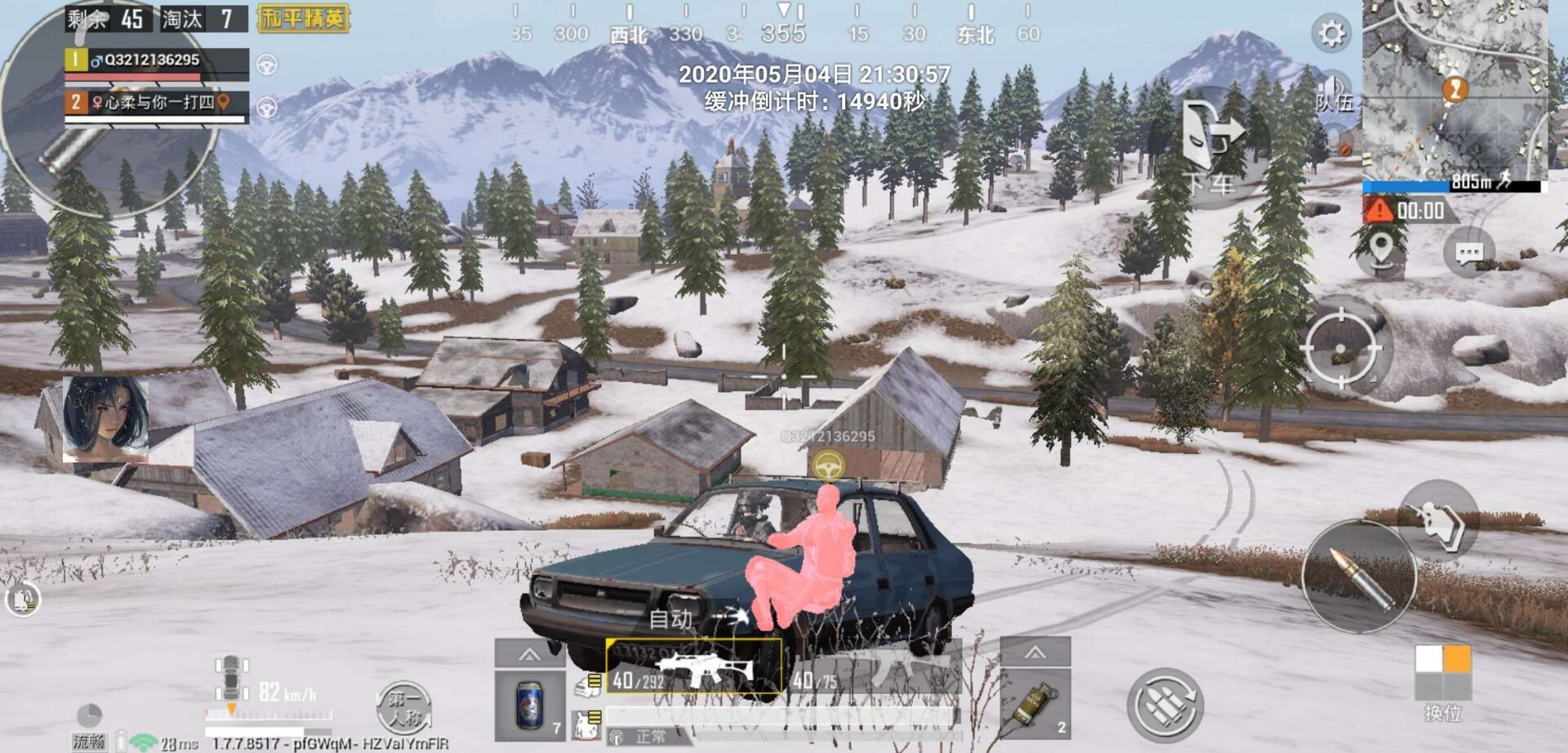The height and width of the screenshot is (753, 1568).
Task: Reload with the circular ammo button
Action: tap(1165, 705)
